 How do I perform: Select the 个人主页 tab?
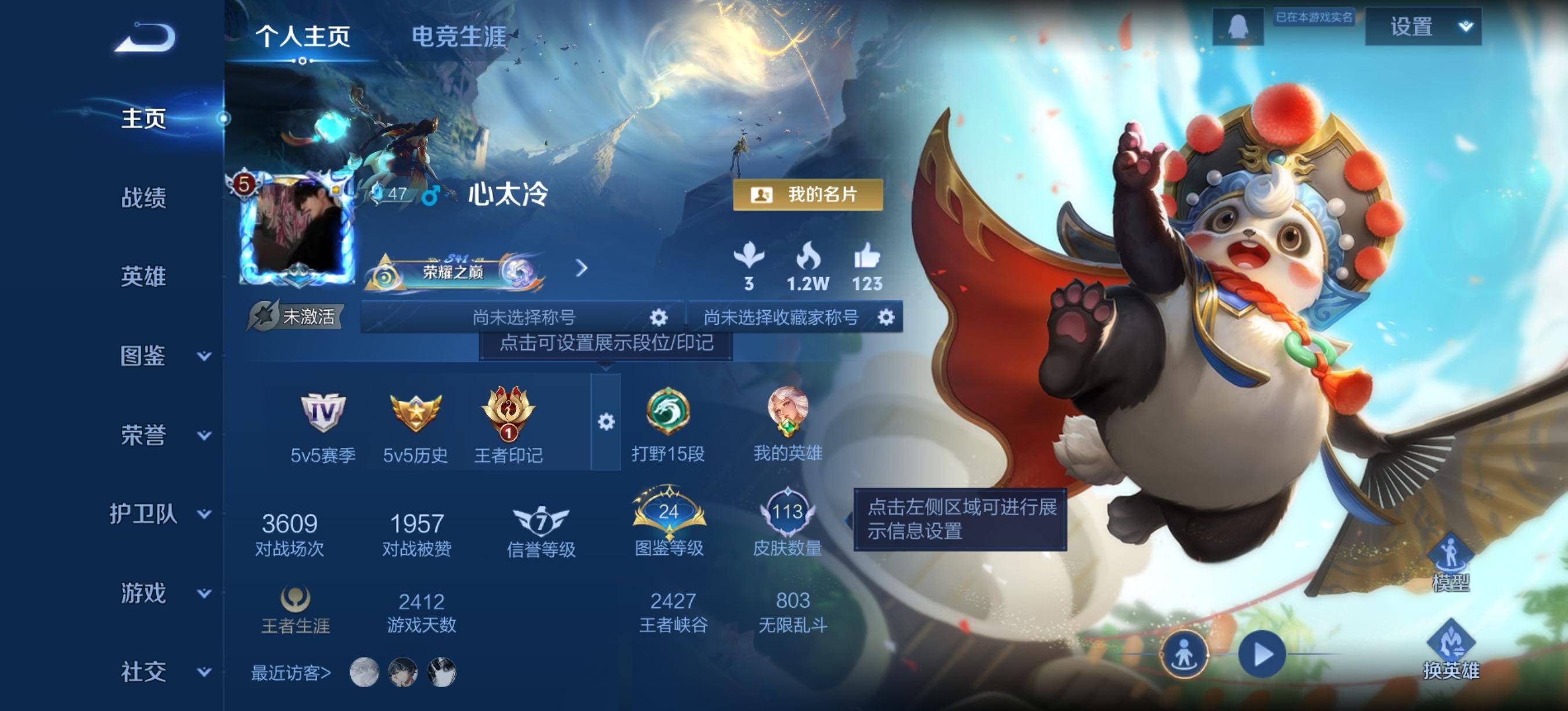tap(303, 38)
